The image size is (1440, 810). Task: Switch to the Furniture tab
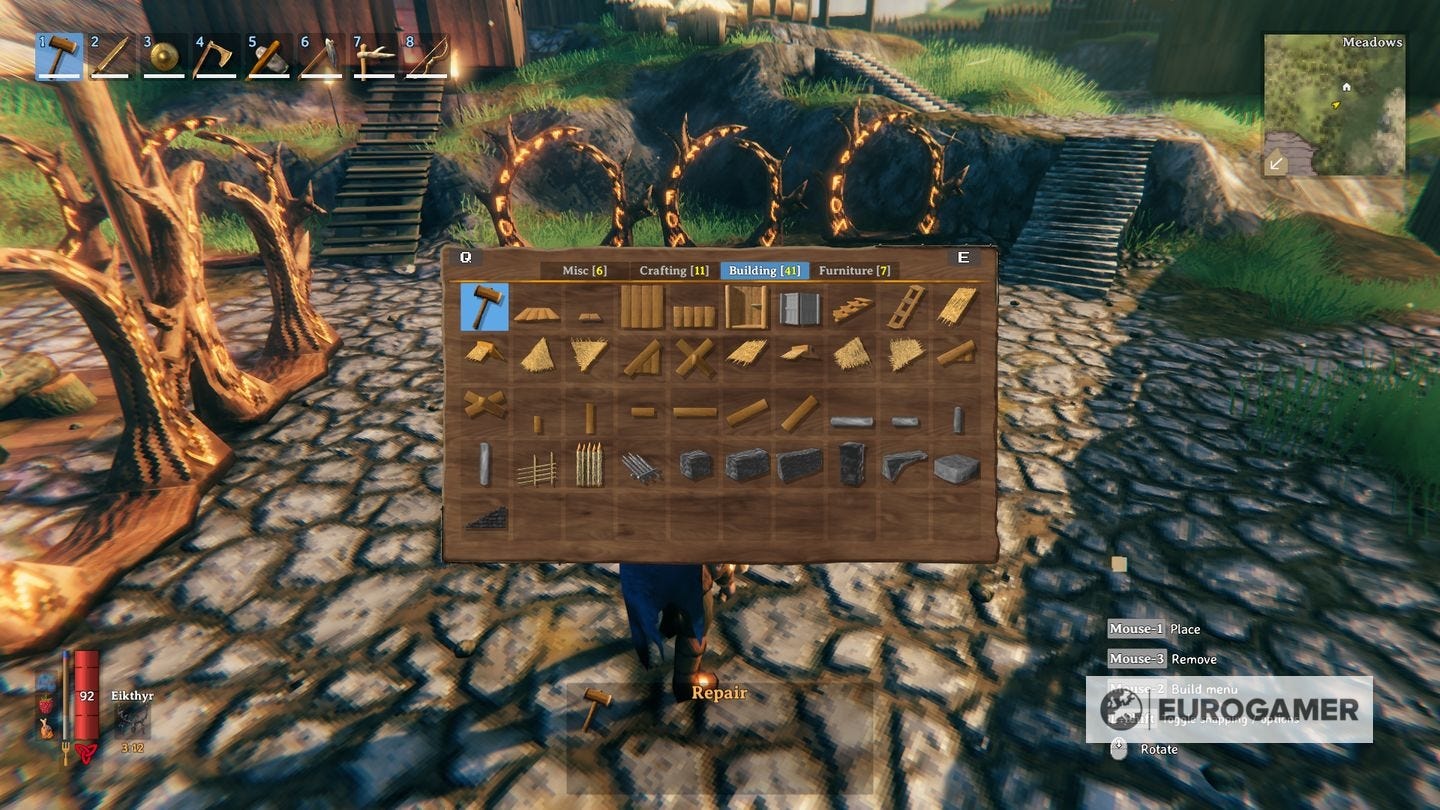(855, 270)
